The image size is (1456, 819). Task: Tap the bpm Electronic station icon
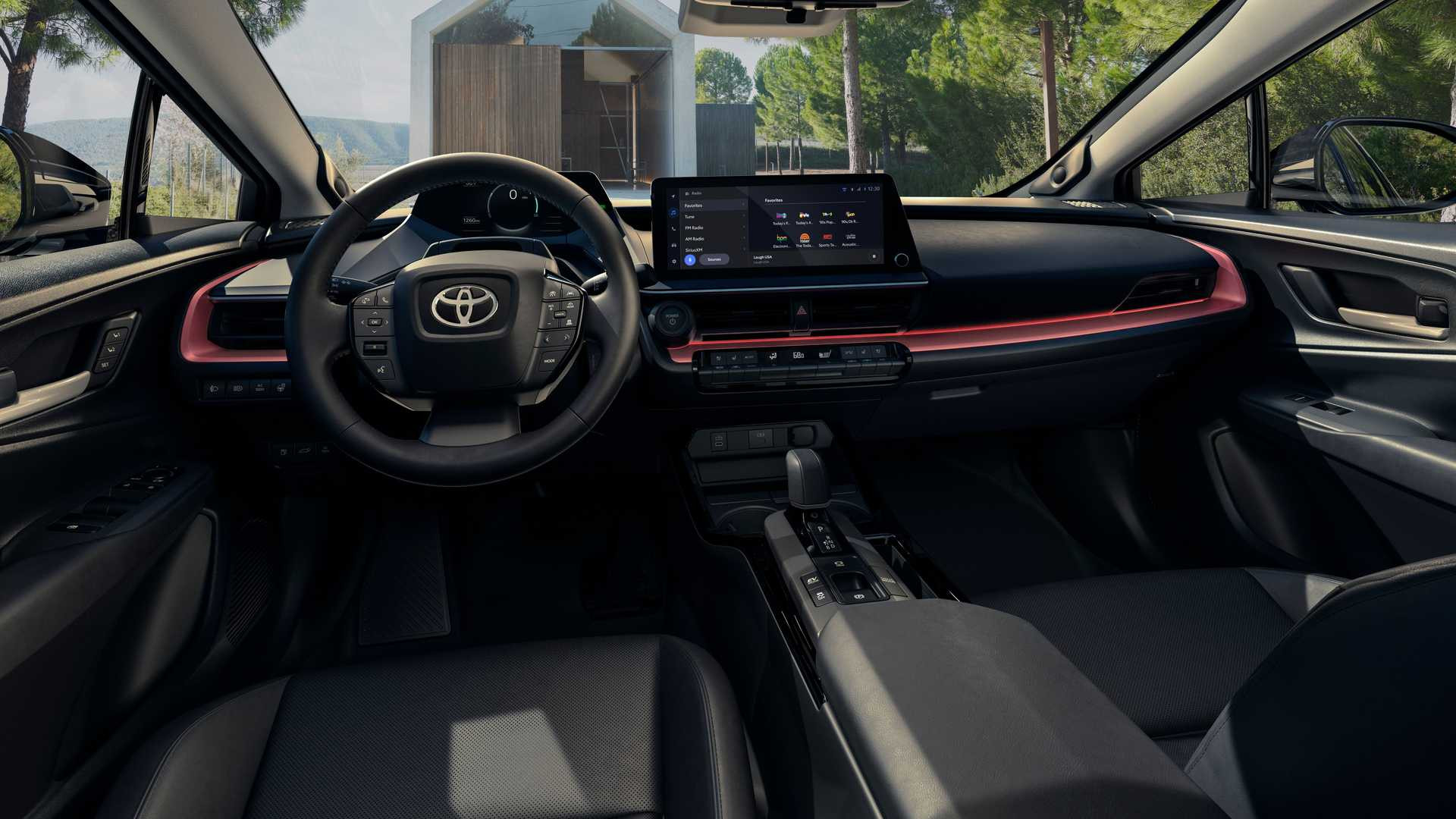[x=782, y=237]
